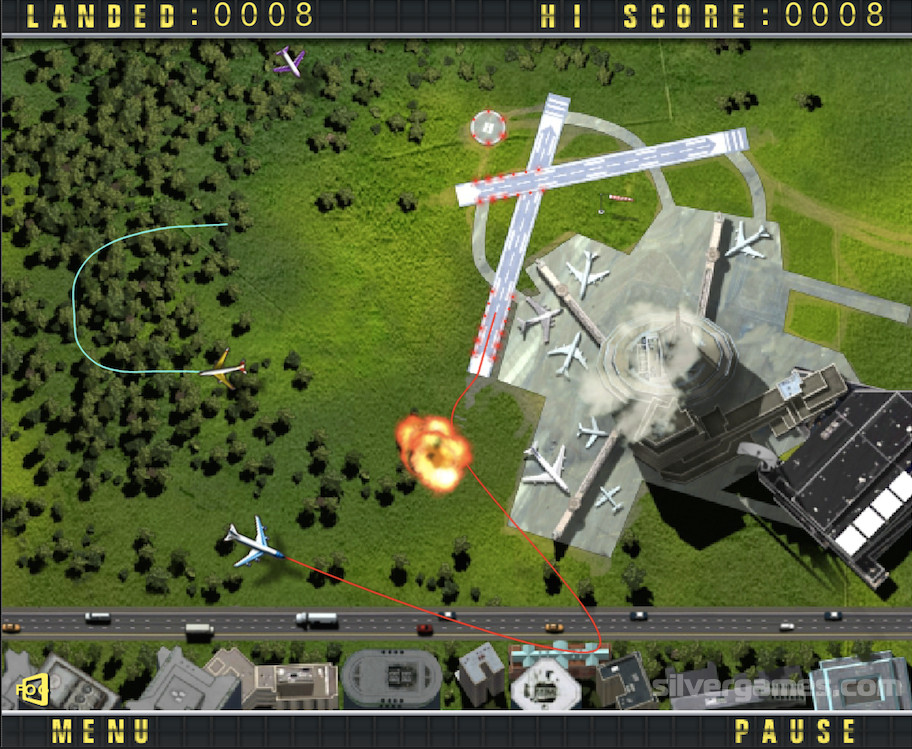The height and width of the screenshot is (749, 912).
Task: Click the silvergames.com watermark
Action: pos(778,689)
